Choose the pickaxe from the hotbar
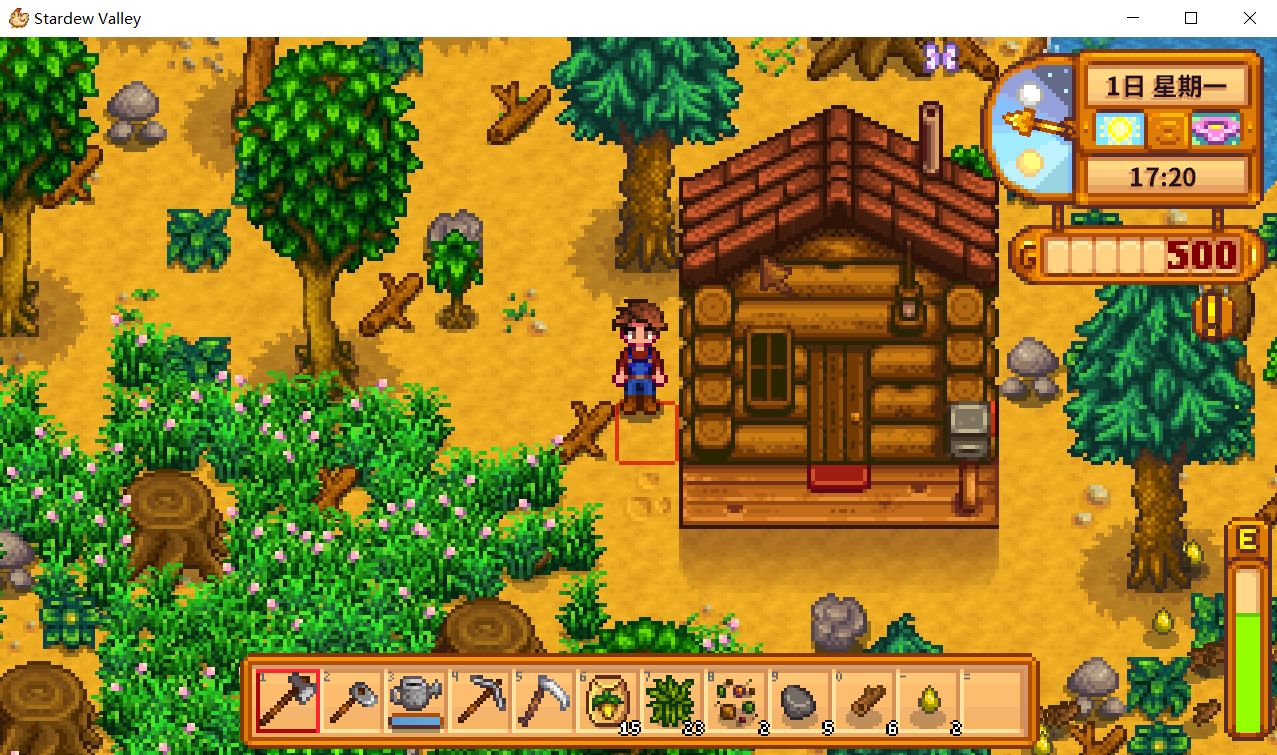The image size is (1277, 755). pyautogui.click(x=480, y=701)
